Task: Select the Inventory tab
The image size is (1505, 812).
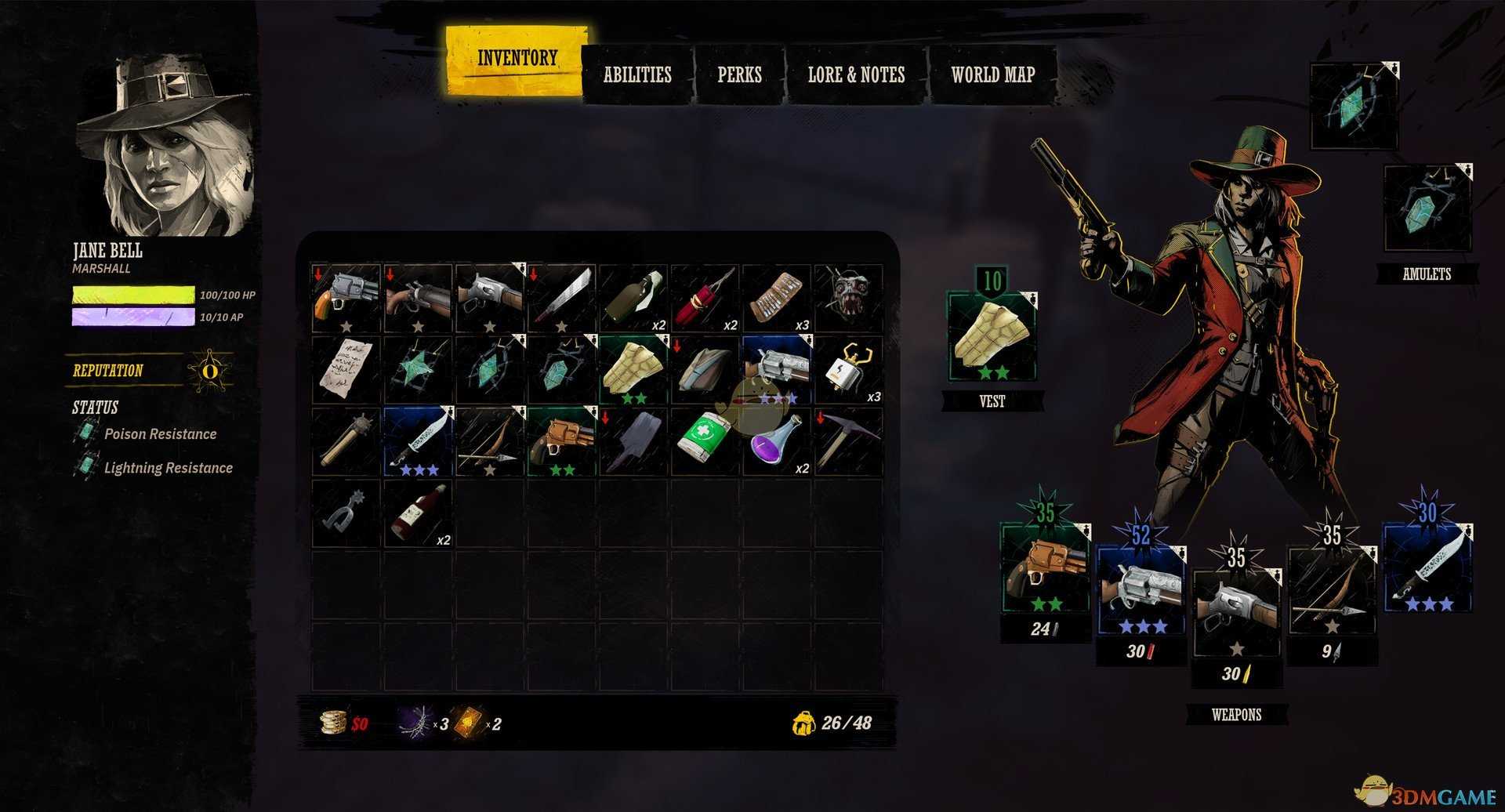Action: [517, 59]
